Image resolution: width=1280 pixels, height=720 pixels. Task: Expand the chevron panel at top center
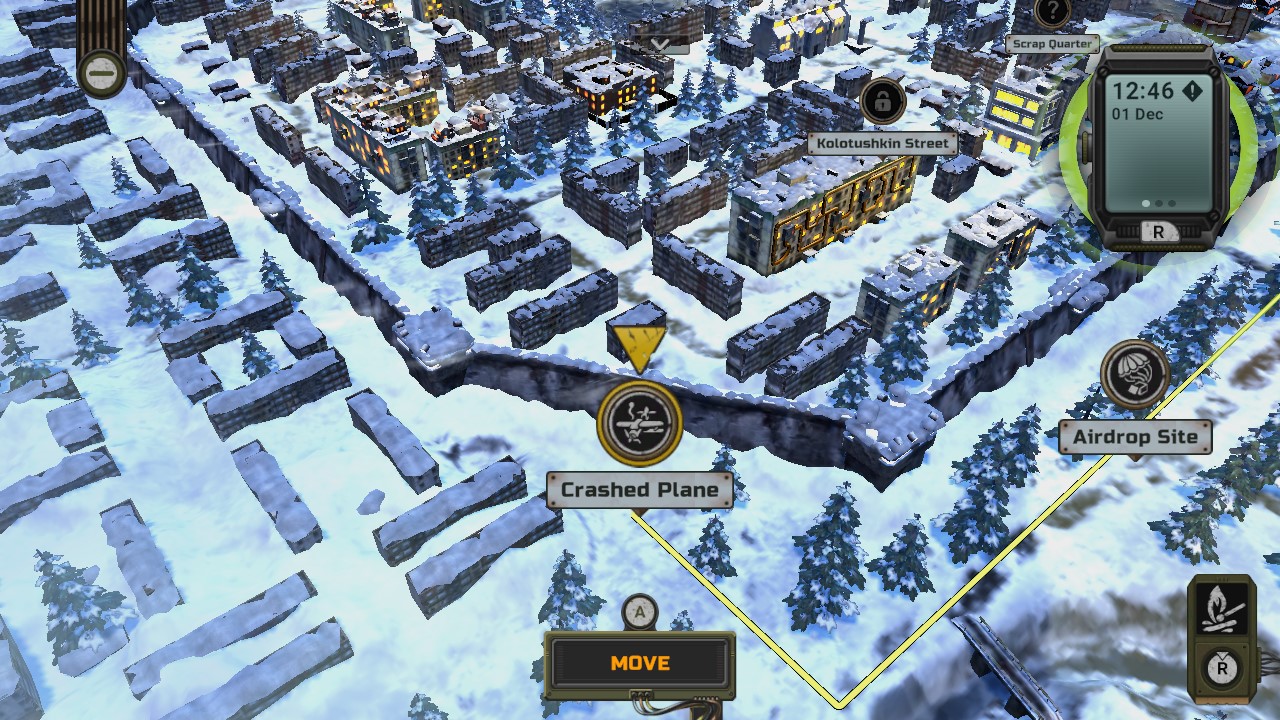click(658, 45)
